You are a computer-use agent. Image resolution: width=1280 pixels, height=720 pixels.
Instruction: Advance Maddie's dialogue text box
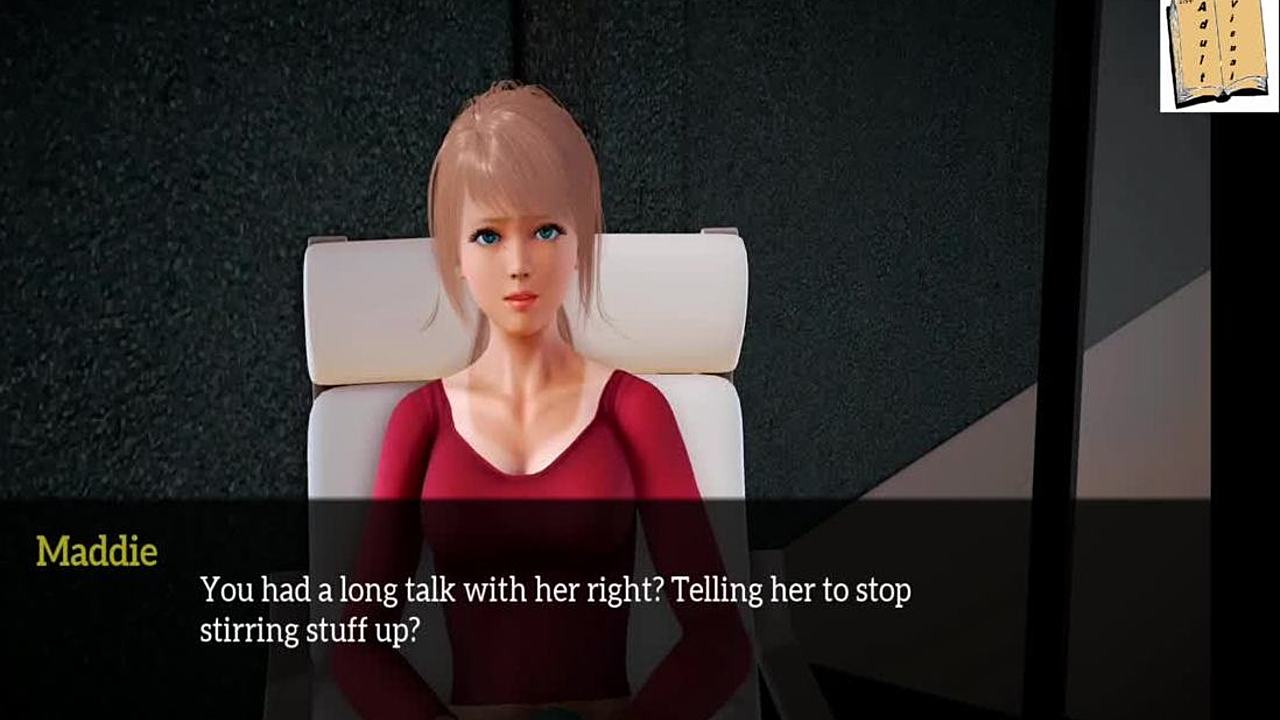click(x=555, y=608)
